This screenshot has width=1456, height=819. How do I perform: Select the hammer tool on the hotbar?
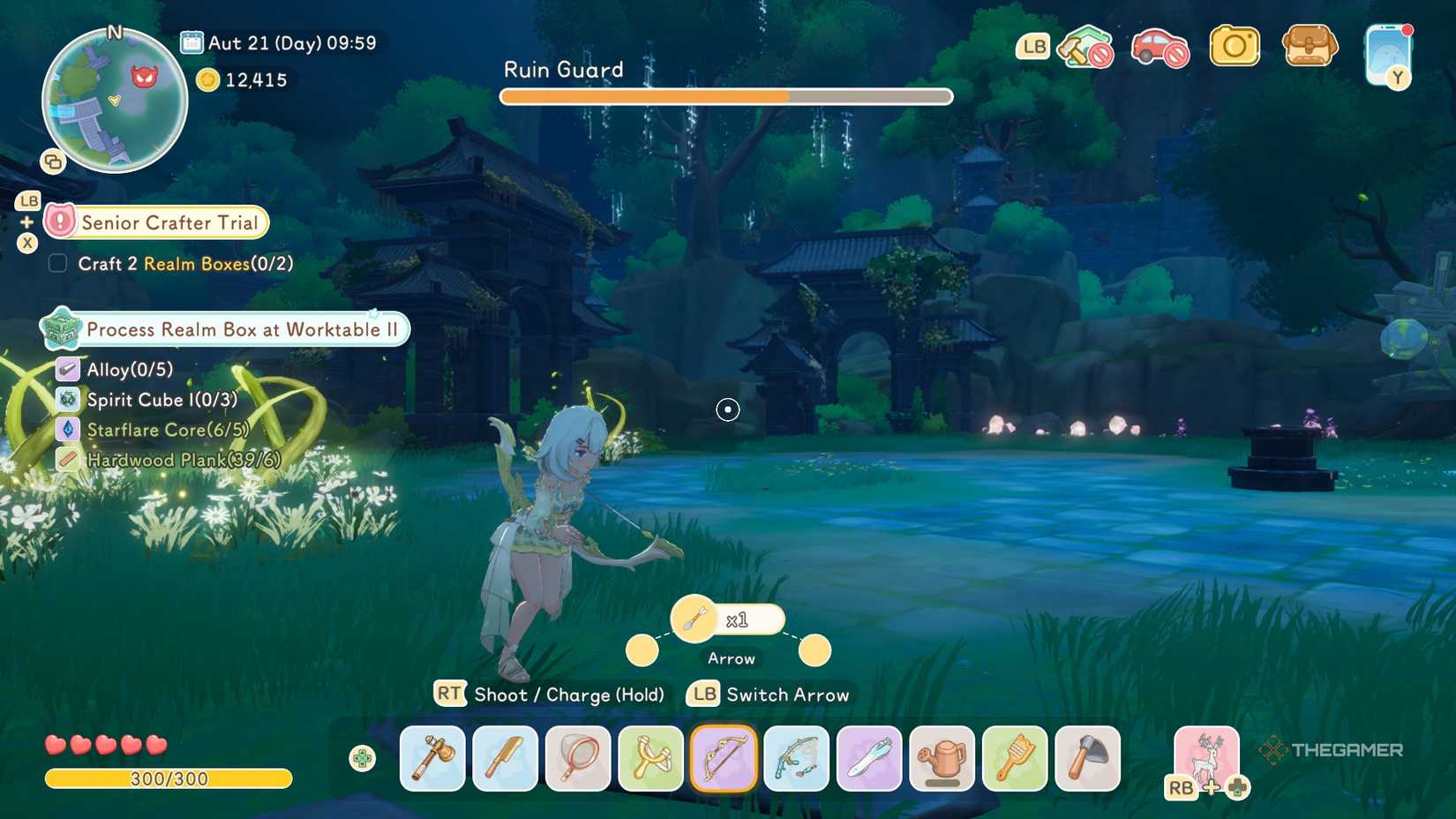(432, 759)
